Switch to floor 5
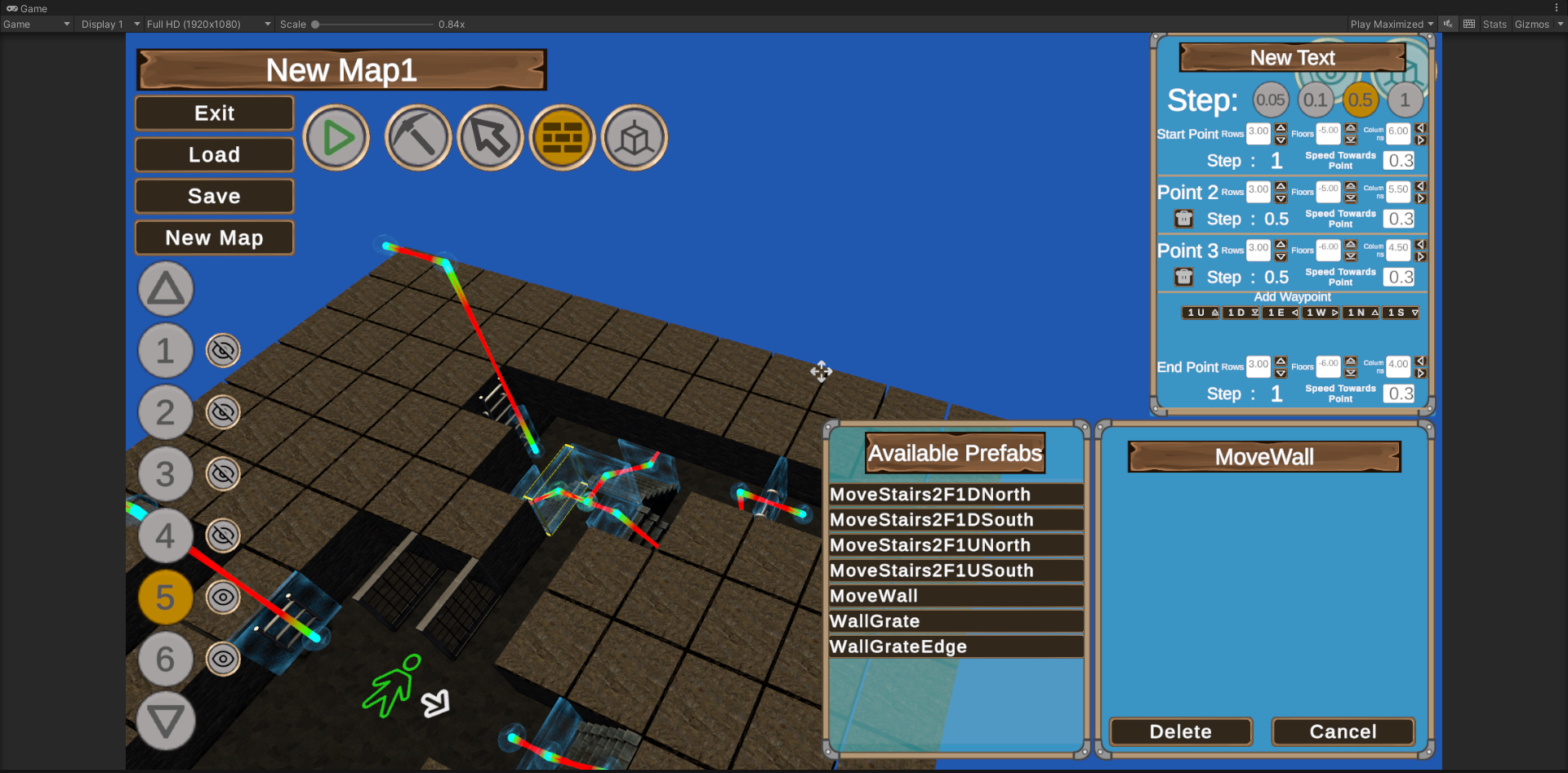The width and height of the screenshot is (1568, 773). (165, 598)
